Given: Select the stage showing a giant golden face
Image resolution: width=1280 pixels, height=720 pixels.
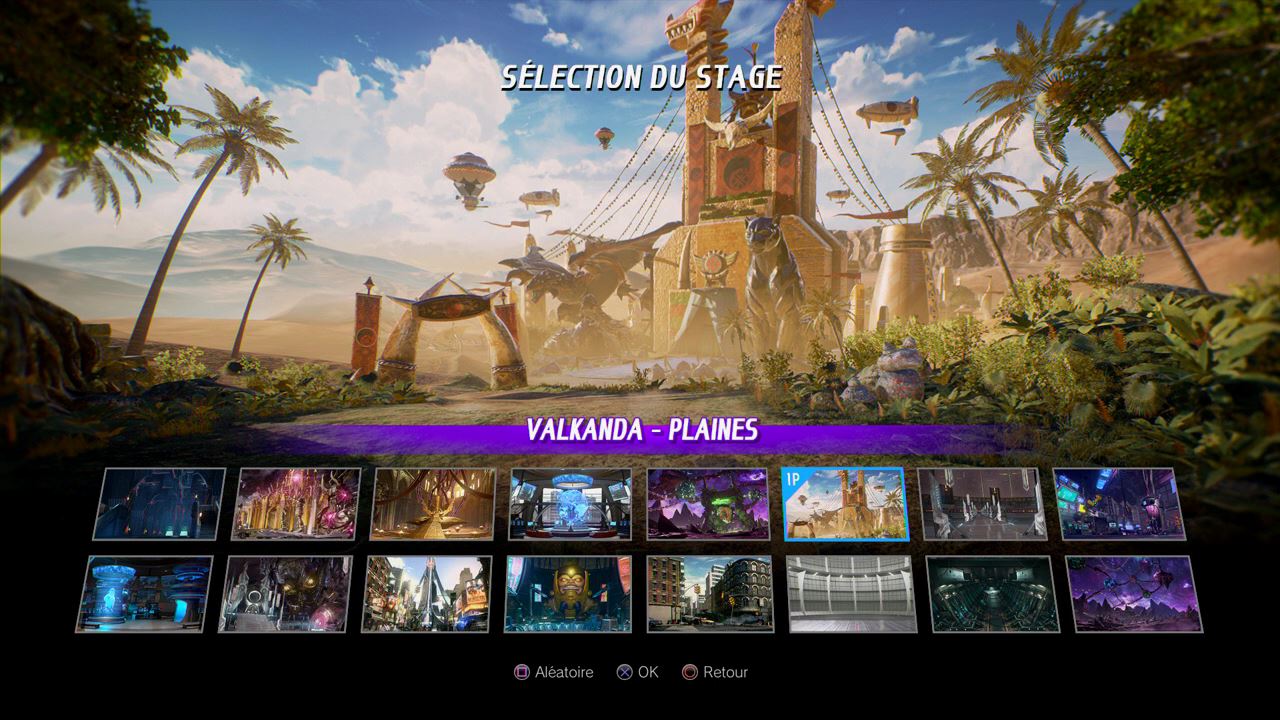Looking at the screenshot, I should [x=569, y=594].
